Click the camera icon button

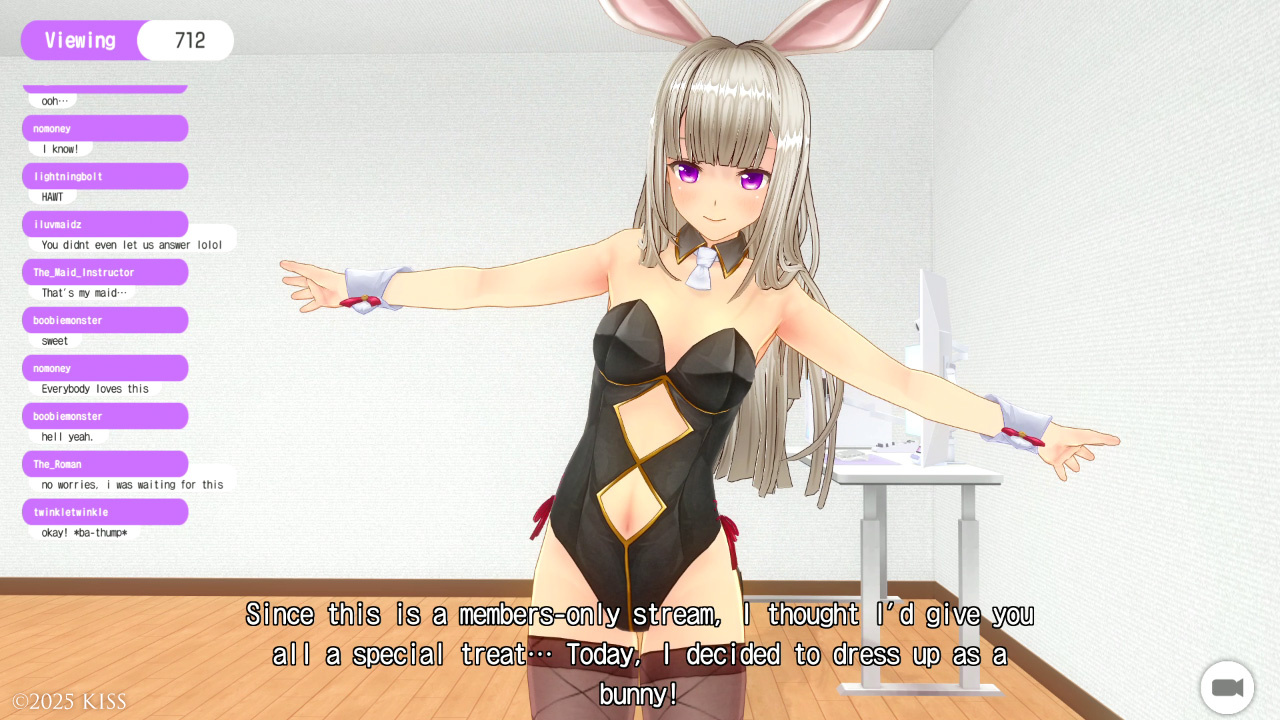1227,688
